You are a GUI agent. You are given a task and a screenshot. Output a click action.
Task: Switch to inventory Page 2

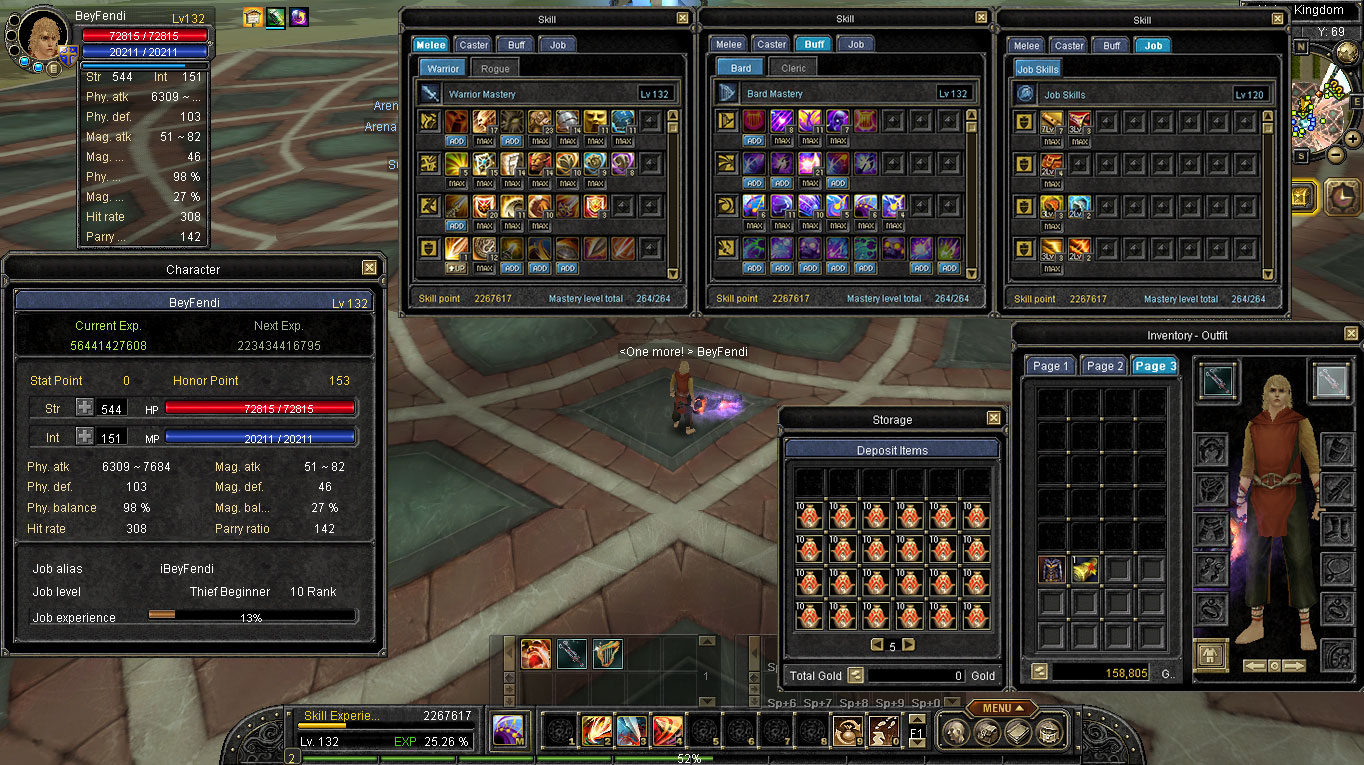click(x=1105, y=366)
